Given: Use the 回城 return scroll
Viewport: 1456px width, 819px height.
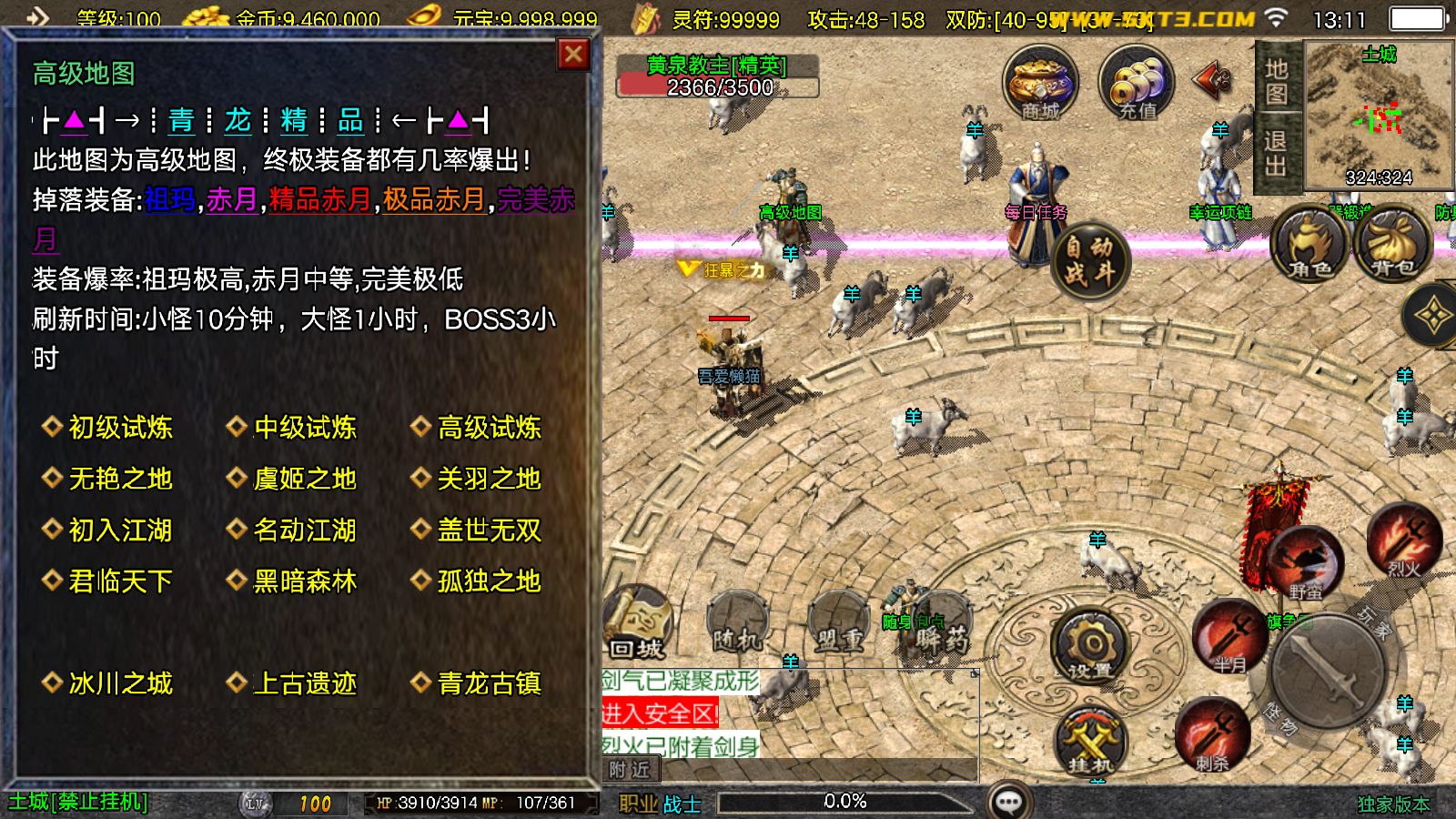Looking at the screenshot, I should 637,623.
